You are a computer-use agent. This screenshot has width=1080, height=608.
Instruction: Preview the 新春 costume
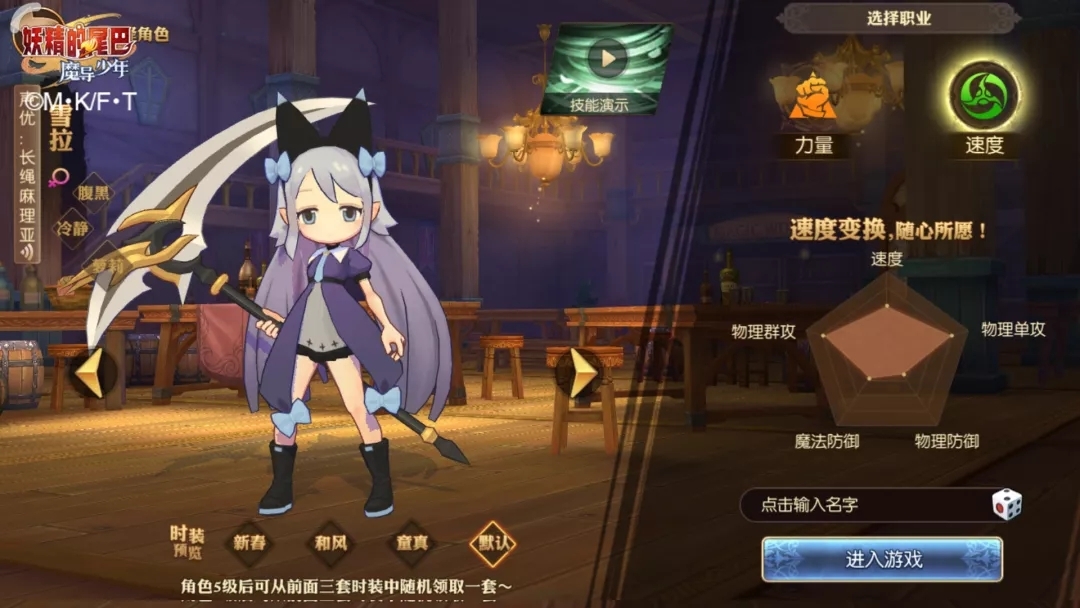(249, 544)
